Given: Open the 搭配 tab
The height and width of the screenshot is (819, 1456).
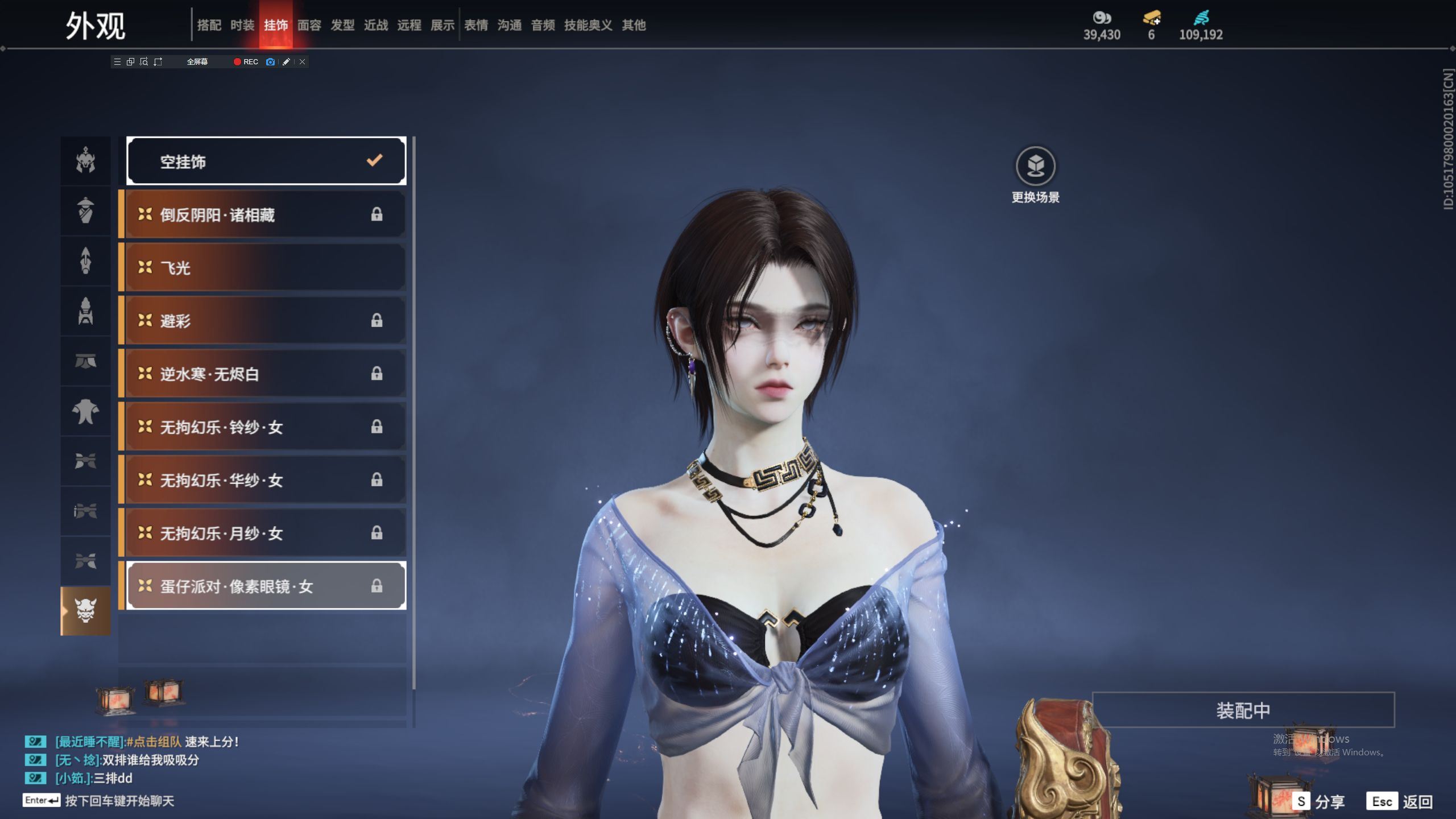Looking at the screenshot, I should (209, 25).
